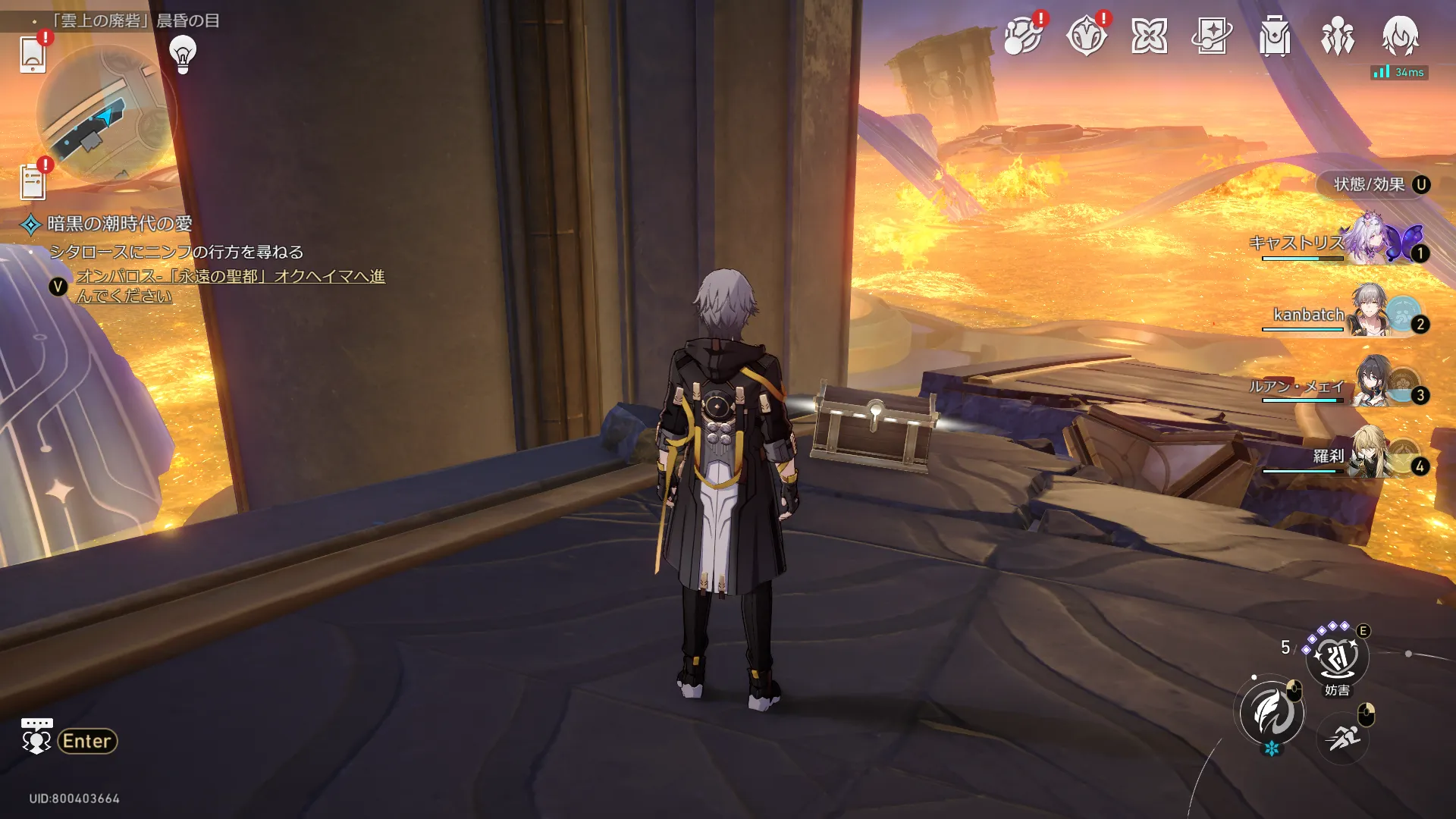The height and width of the screenshot is (819, 1456).
Task: Click the circular minimap
Action: coord(104,114)
